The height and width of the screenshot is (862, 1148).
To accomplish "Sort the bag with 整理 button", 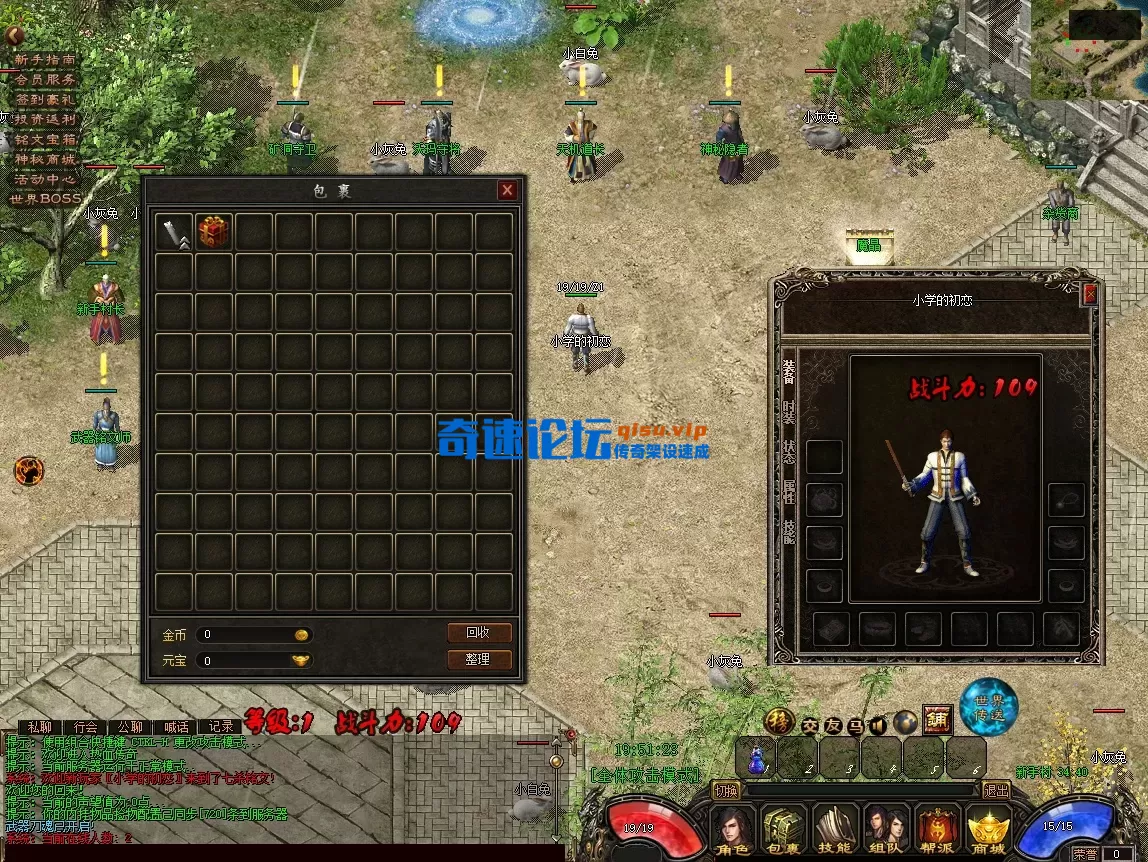I will (x=479, y=660).
